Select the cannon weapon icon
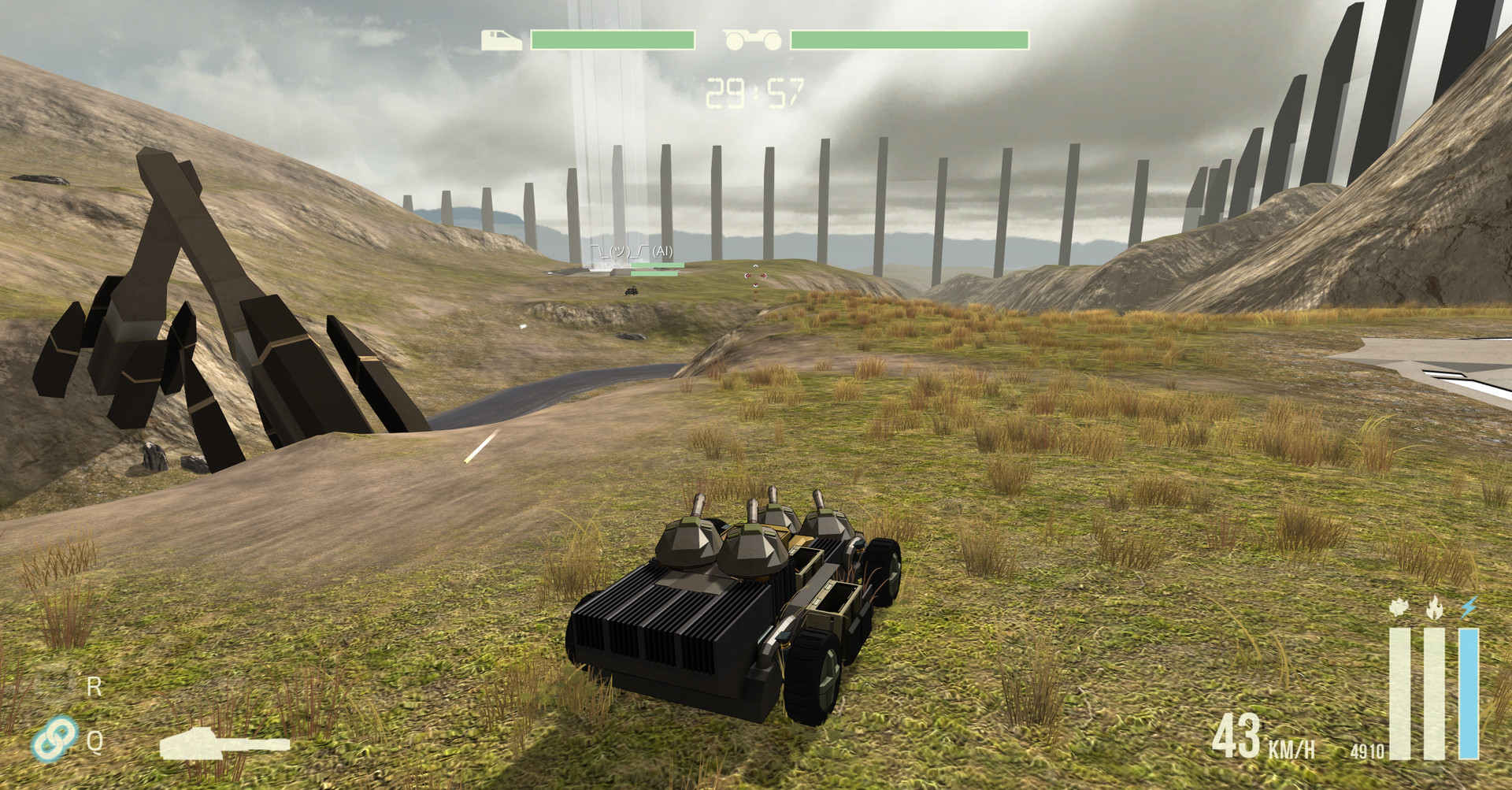The width and height of the screenshot is (1512, 790). tap(224, 745)
